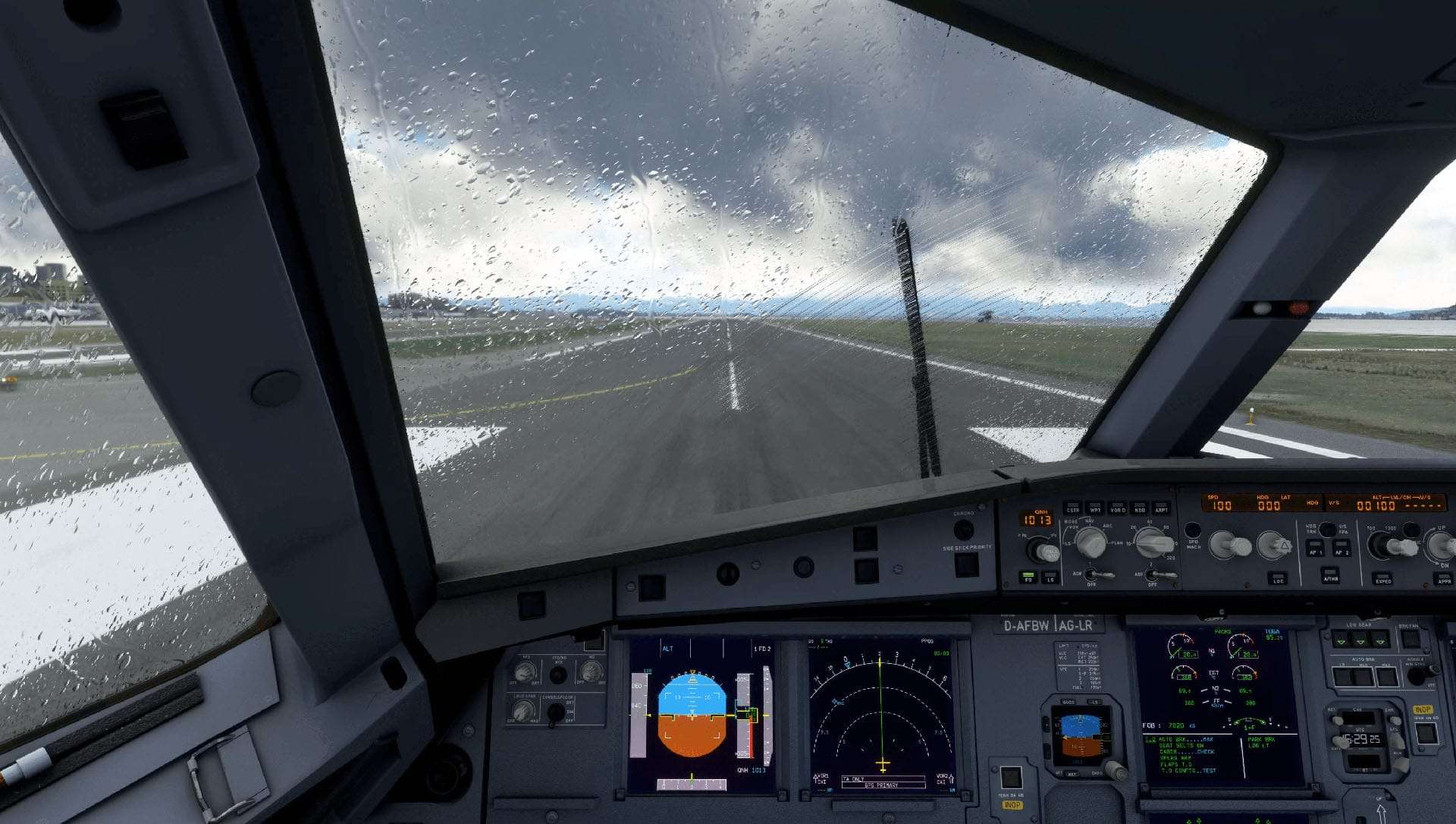Image resolution: width=1456 pixels, height=824 pixels.
Task: Engage the AP 1 autopilot button
Action: coord(1315,548)
